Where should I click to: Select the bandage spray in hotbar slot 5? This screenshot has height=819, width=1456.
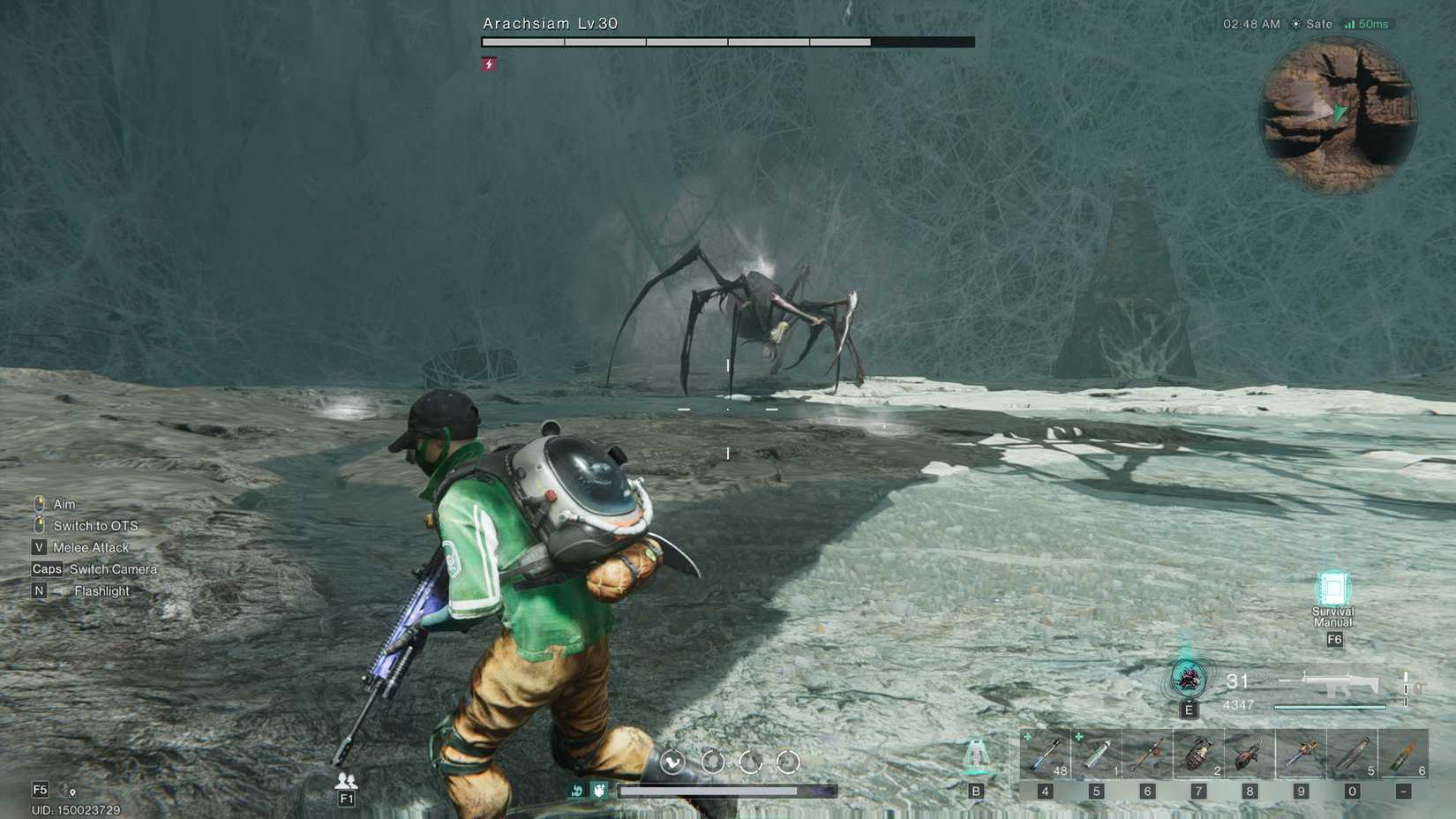coord(1096,755)
